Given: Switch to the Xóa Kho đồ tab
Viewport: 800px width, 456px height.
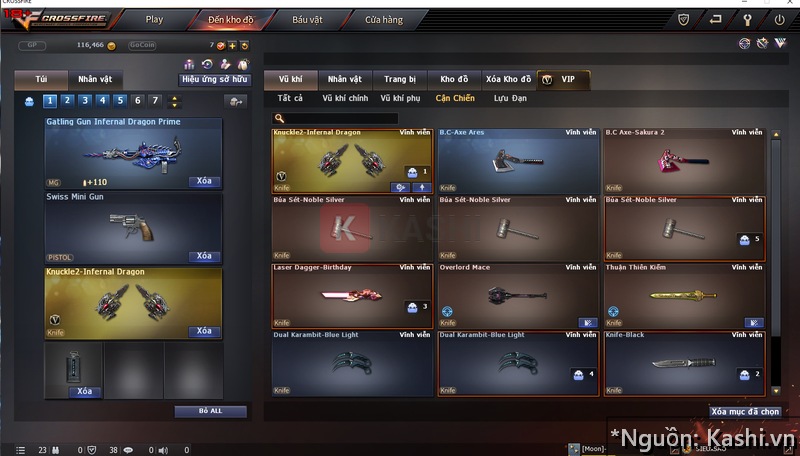Looking at the screenshot, I should 506,79.
